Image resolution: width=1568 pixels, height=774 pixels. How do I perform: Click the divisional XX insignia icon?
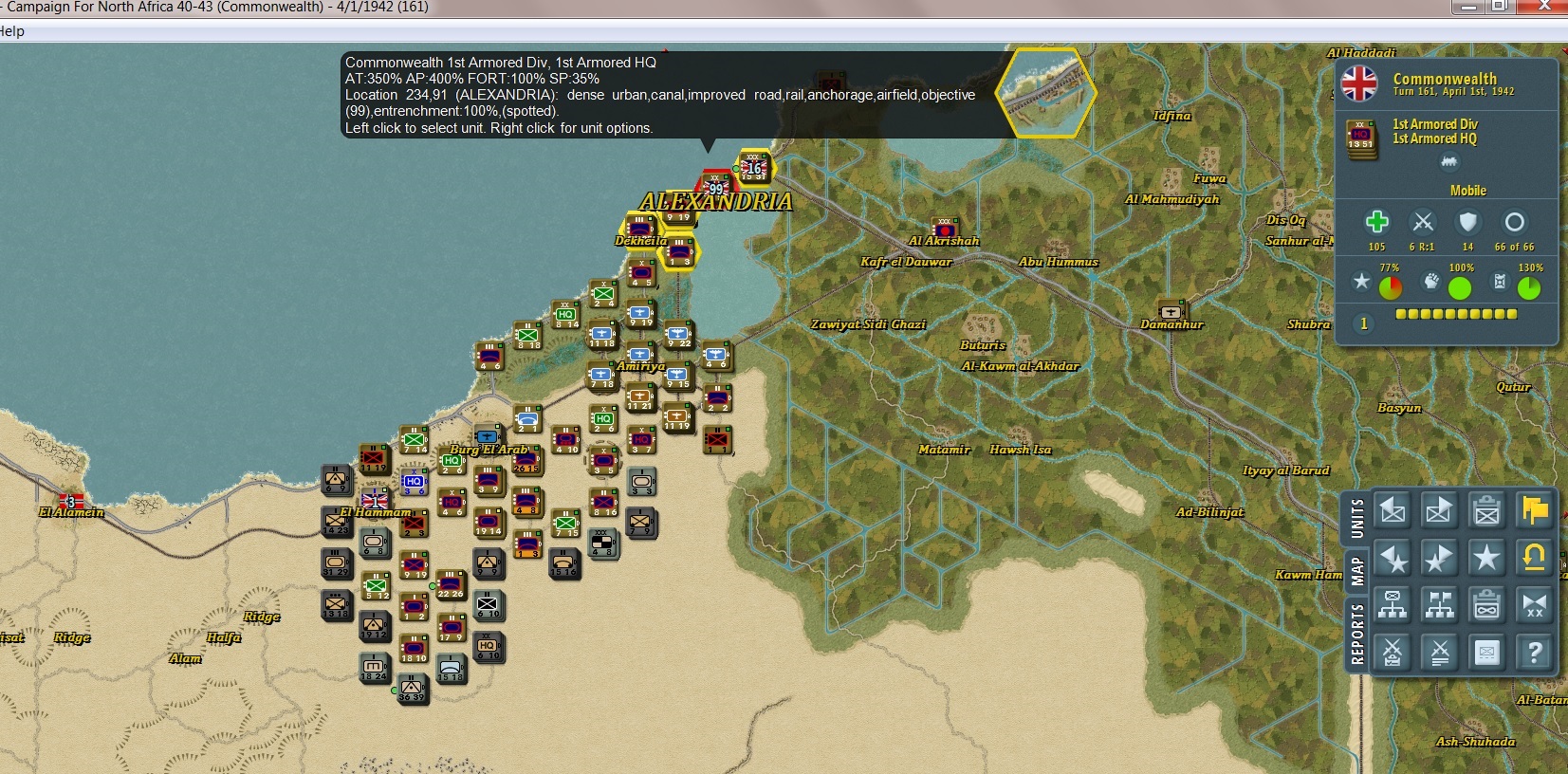(x=1535, y=603)
